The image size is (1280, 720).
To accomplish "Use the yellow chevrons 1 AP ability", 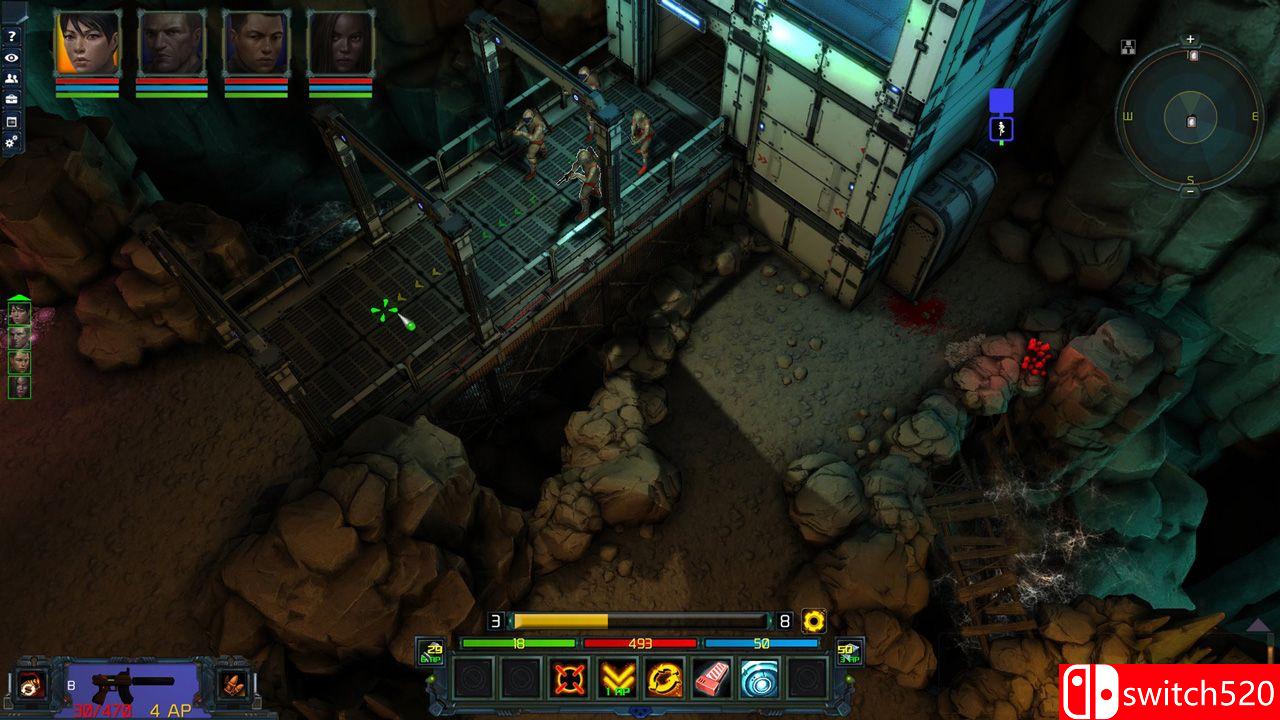I will click(618, 679).
